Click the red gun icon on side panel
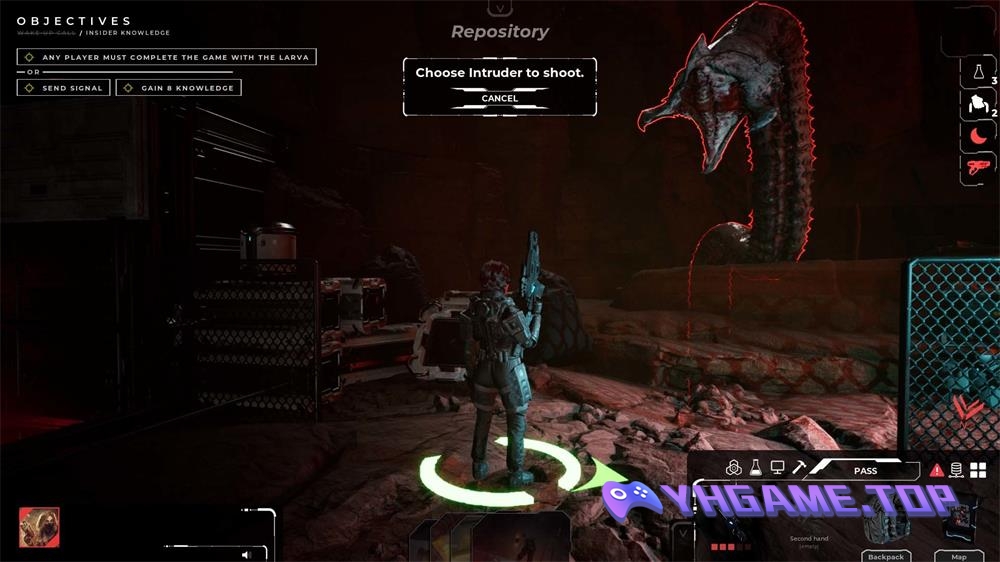1000x562 pixels. [977, 167]
